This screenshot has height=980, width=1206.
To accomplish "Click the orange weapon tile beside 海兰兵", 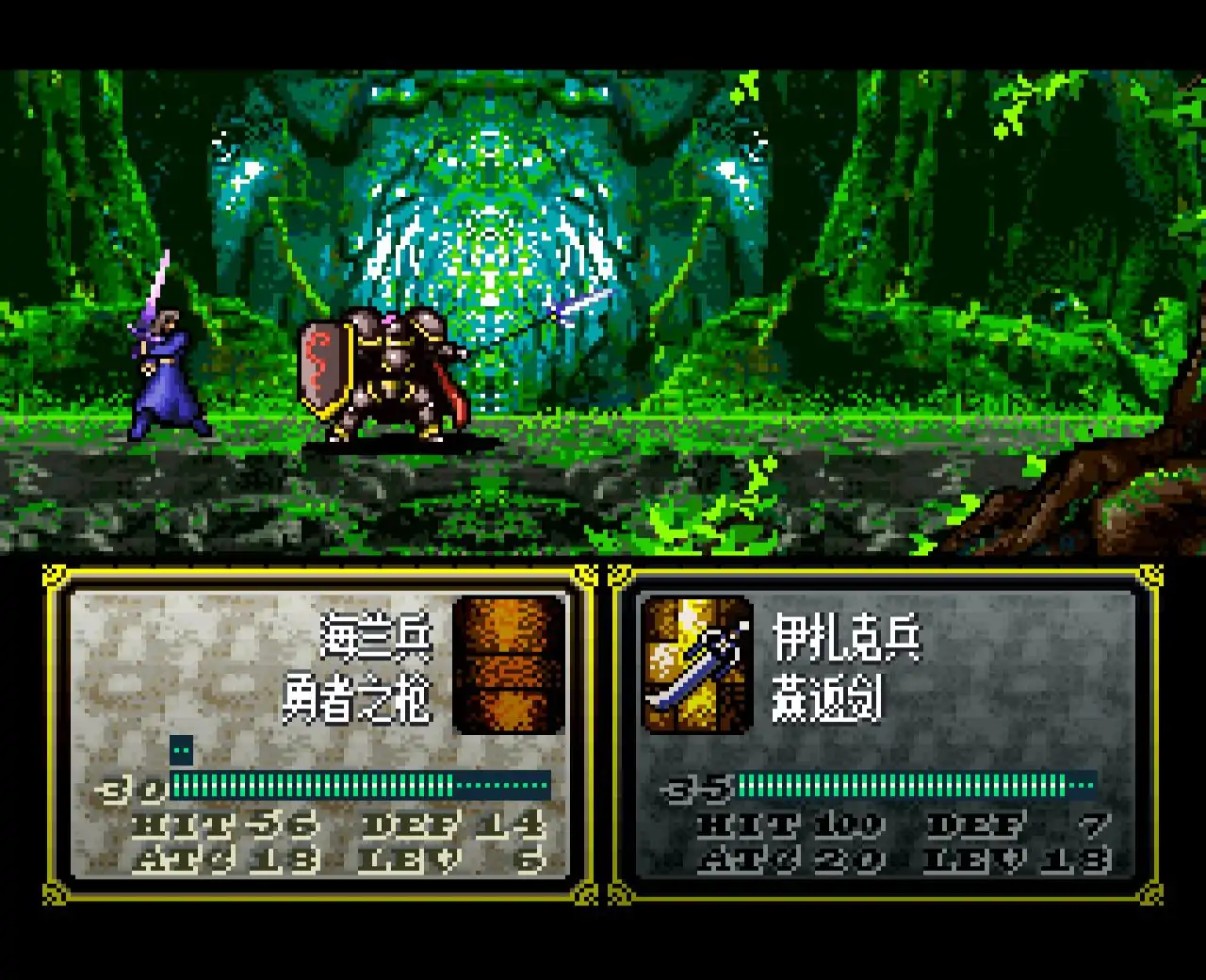I will (x=509, y=665).
